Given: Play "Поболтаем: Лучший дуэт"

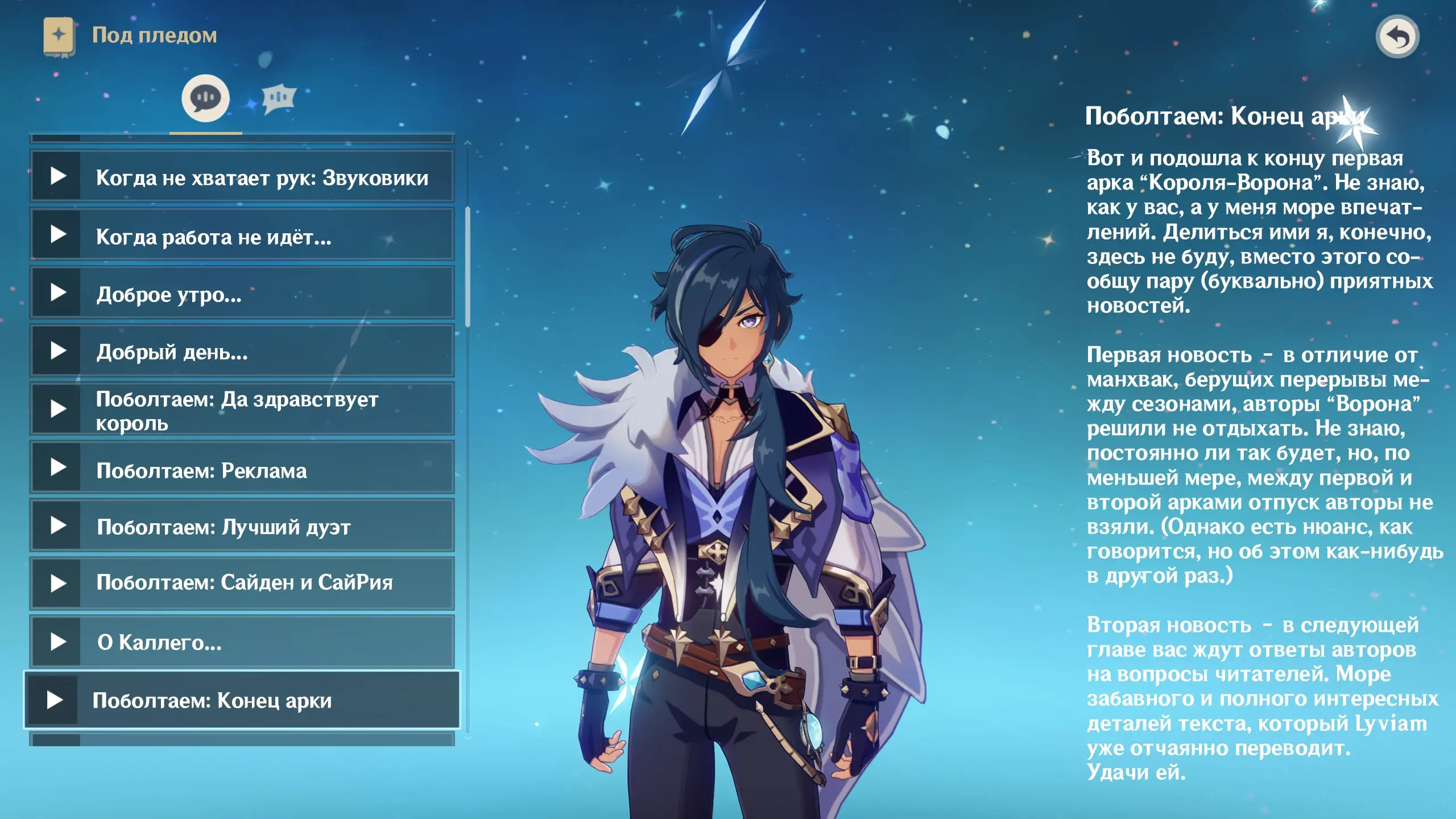Looking at the screenshot, I should (x=242, y=526).
